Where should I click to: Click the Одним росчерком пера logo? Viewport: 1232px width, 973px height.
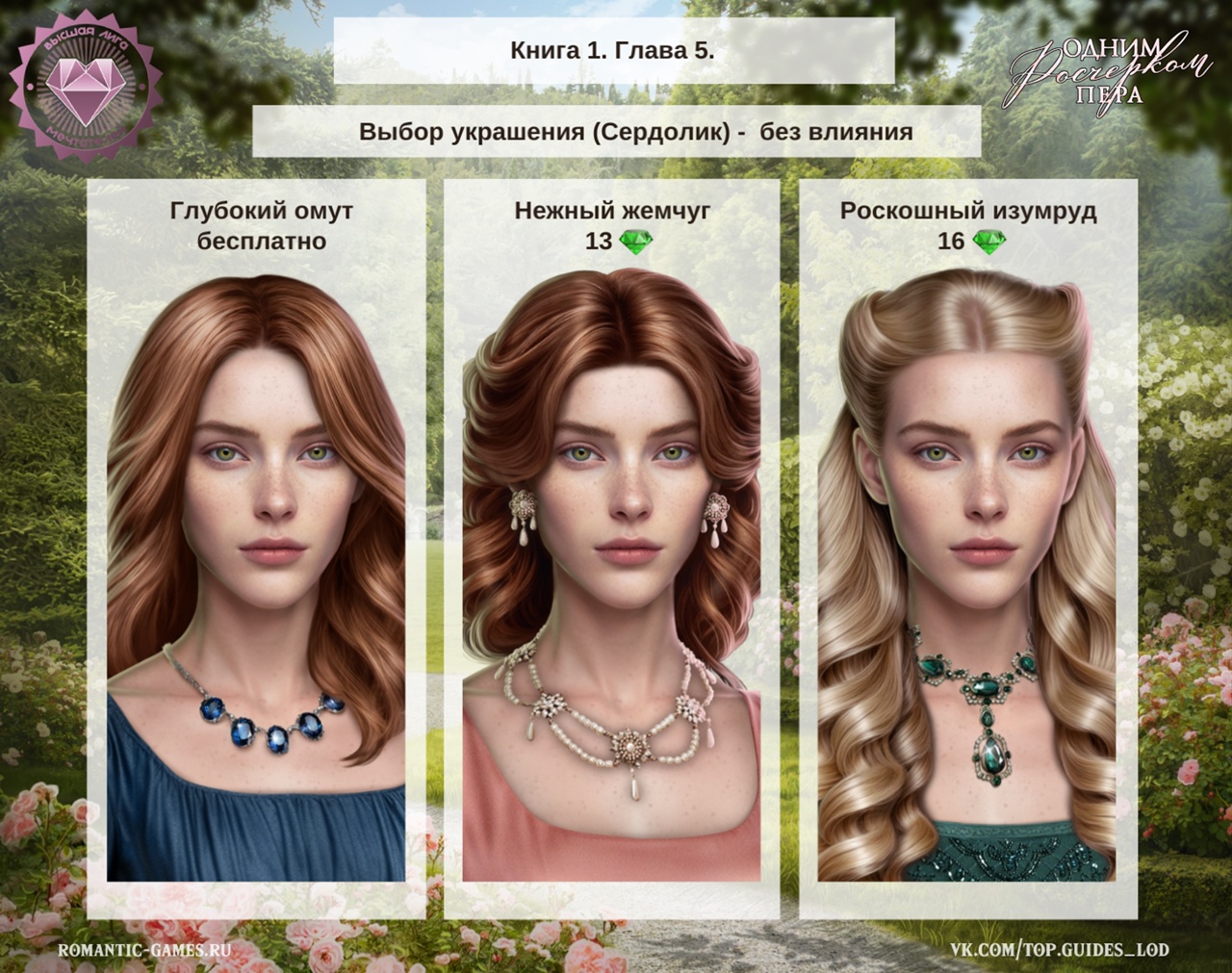pos(1110,71)
